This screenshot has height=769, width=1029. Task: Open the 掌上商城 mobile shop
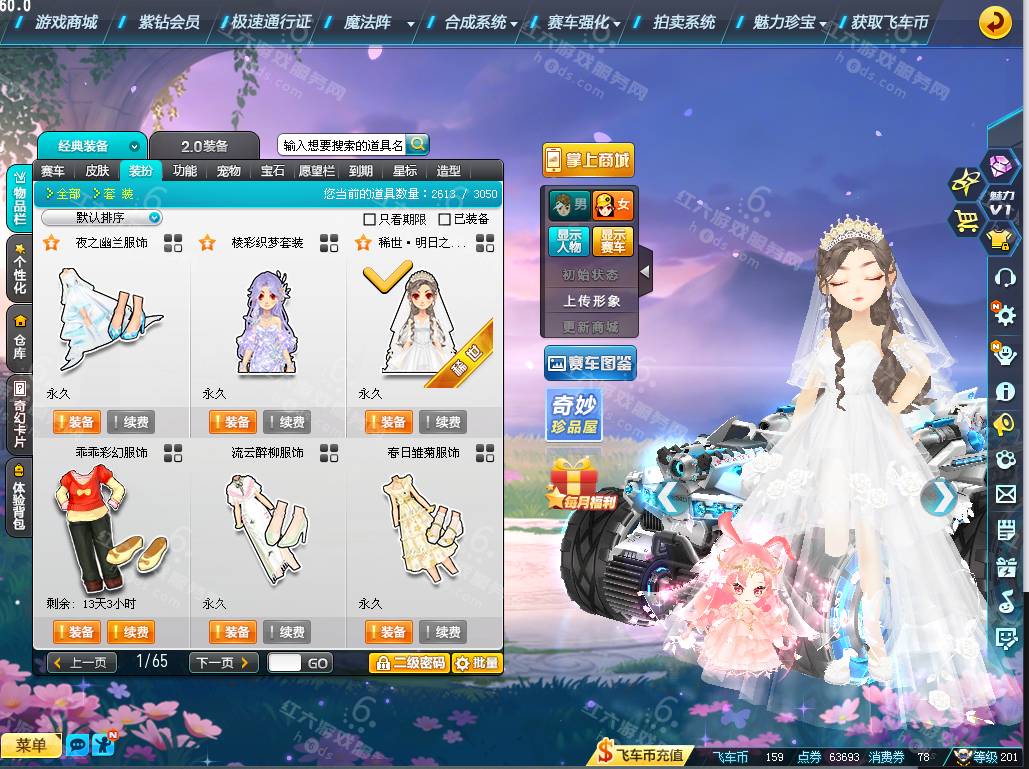pyautogui.click(x=589, y=160)
